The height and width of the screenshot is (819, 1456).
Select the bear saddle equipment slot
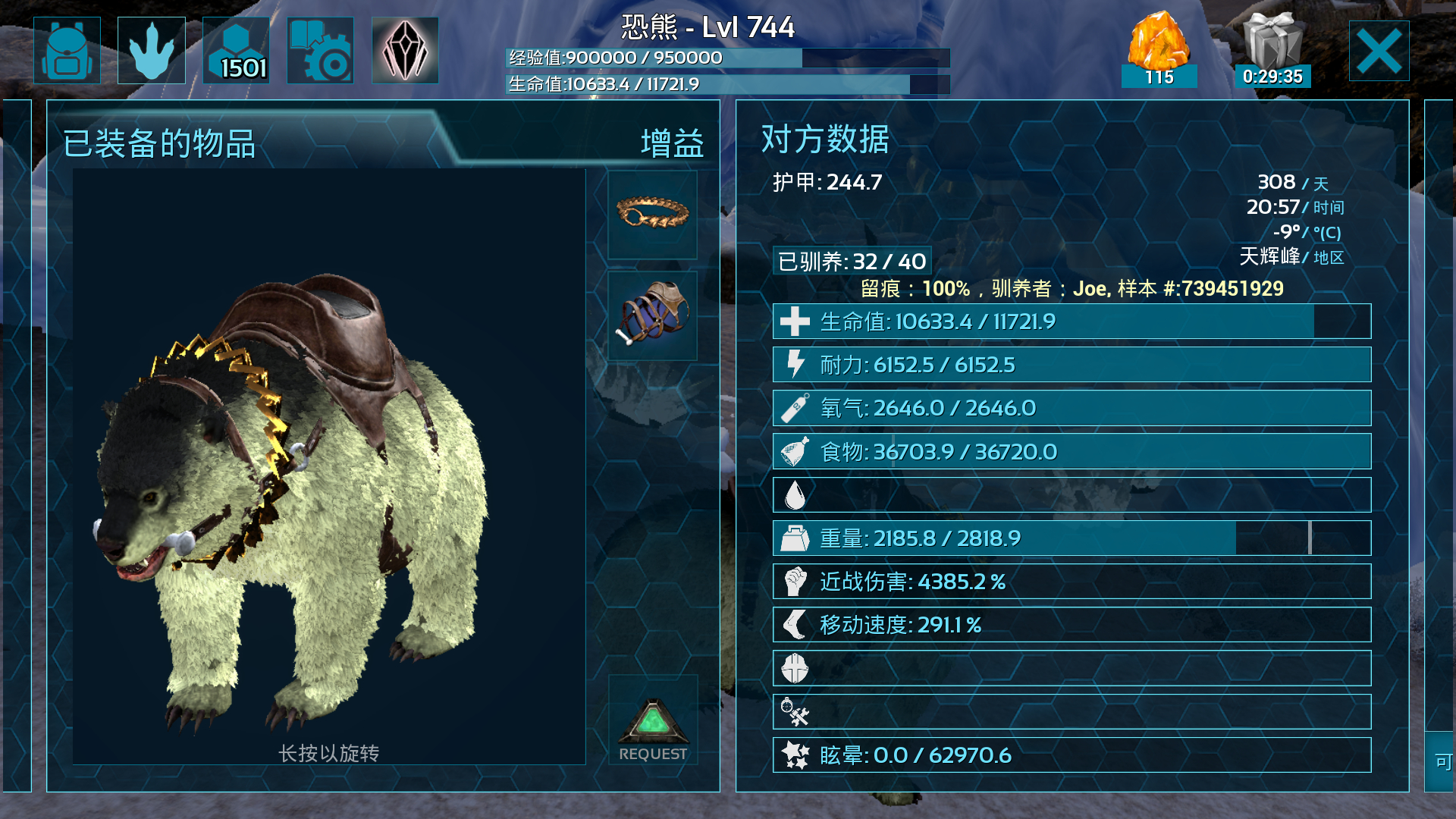coord(652,315)
